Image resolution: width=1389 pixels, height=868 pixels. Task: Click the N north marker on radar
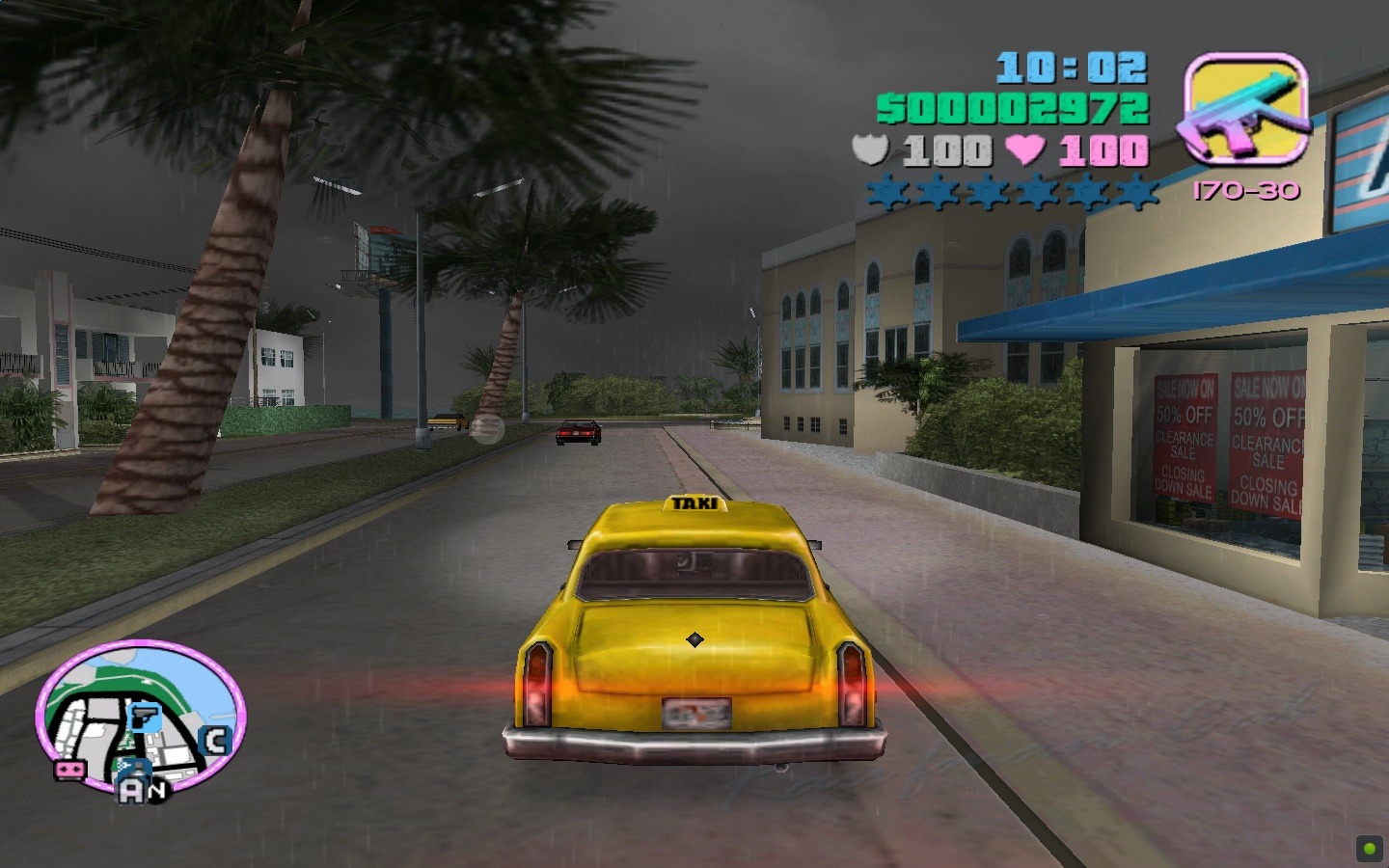[x=156, y=790]
